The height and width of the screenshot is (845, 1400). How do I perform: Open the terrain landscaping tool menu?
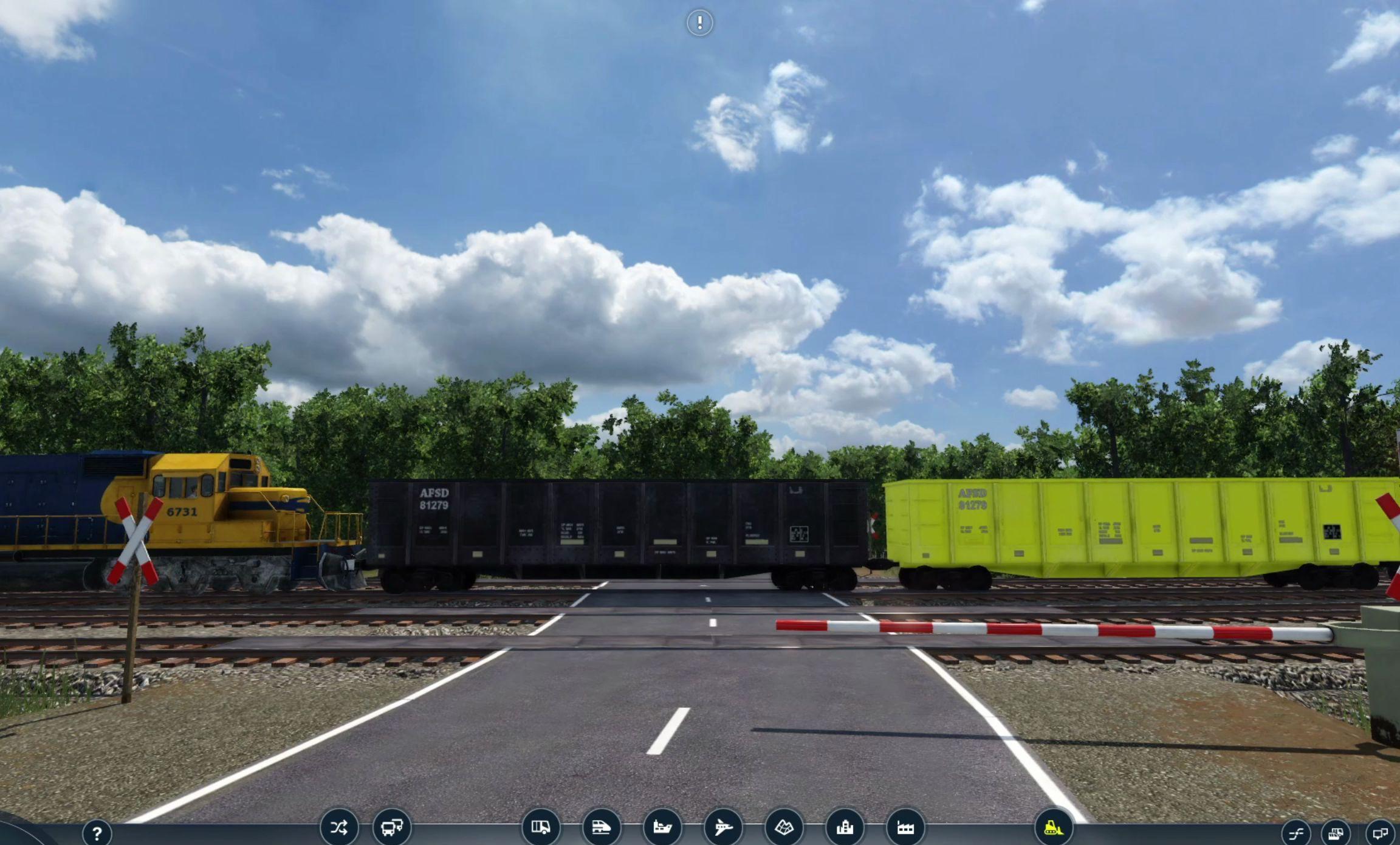pos(784,827)
